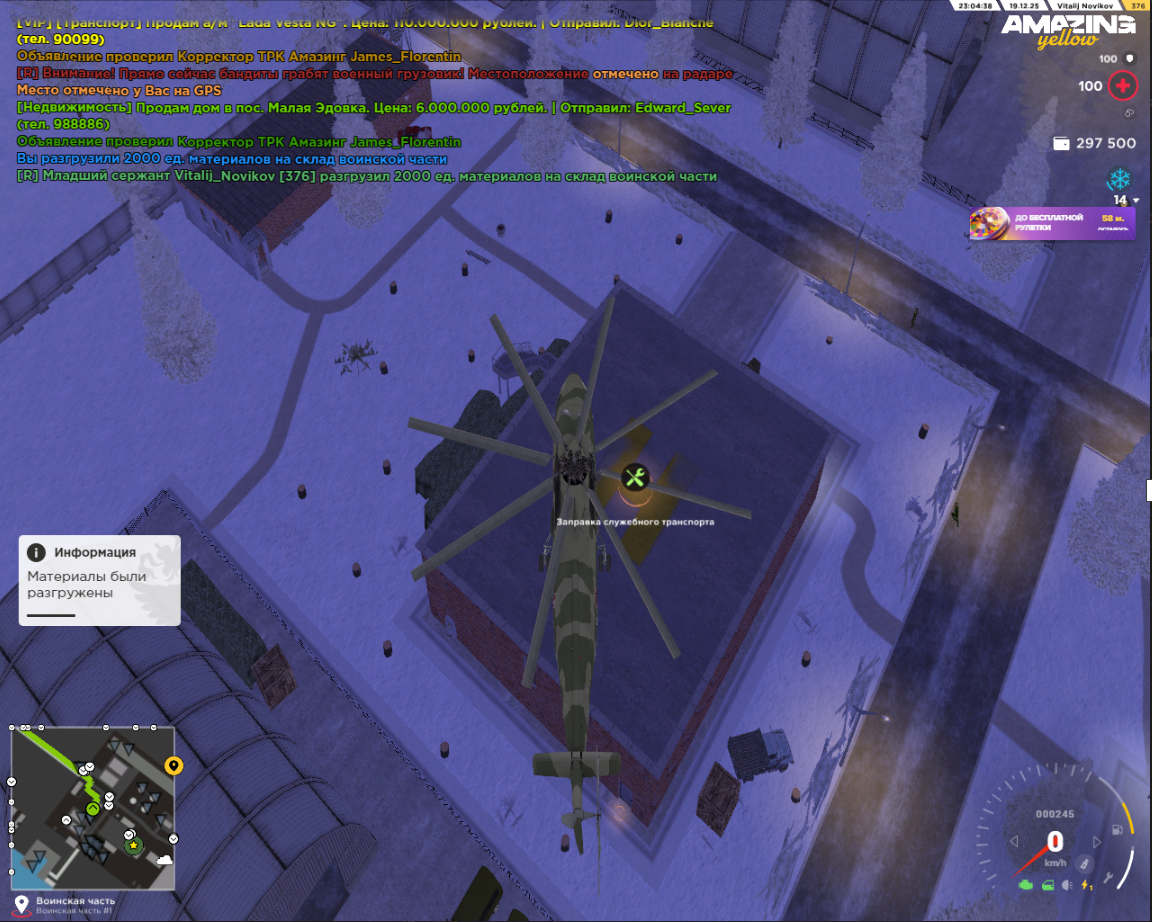The width and height of the screenshot is (1152, 922).
Task: Click the green star marker on the minimap
Action: (133, 845)
